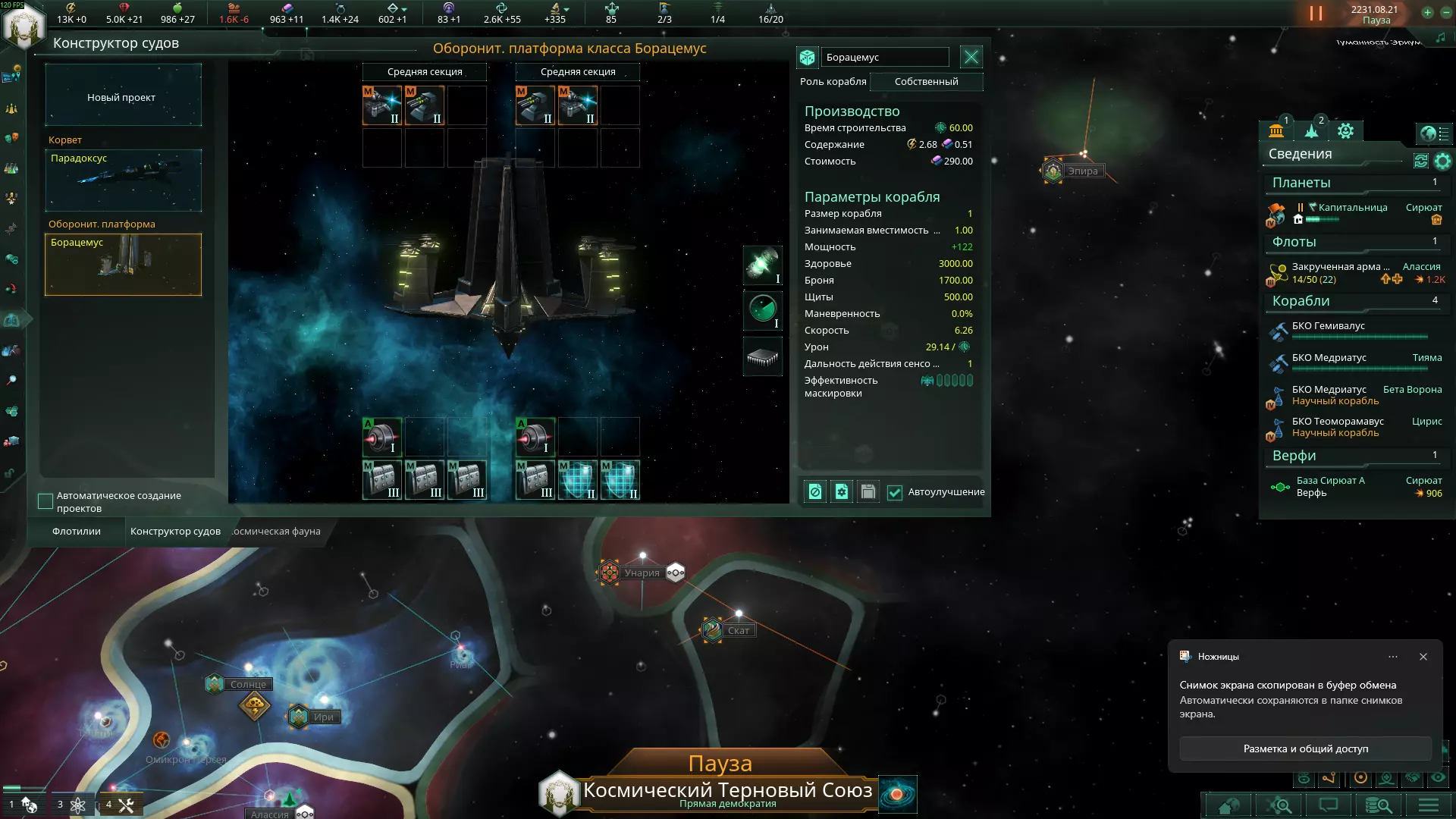This screenshot has height=819, width=1456.
Task: Select the Парадоксус corvette design
Action: click(123, 180)
